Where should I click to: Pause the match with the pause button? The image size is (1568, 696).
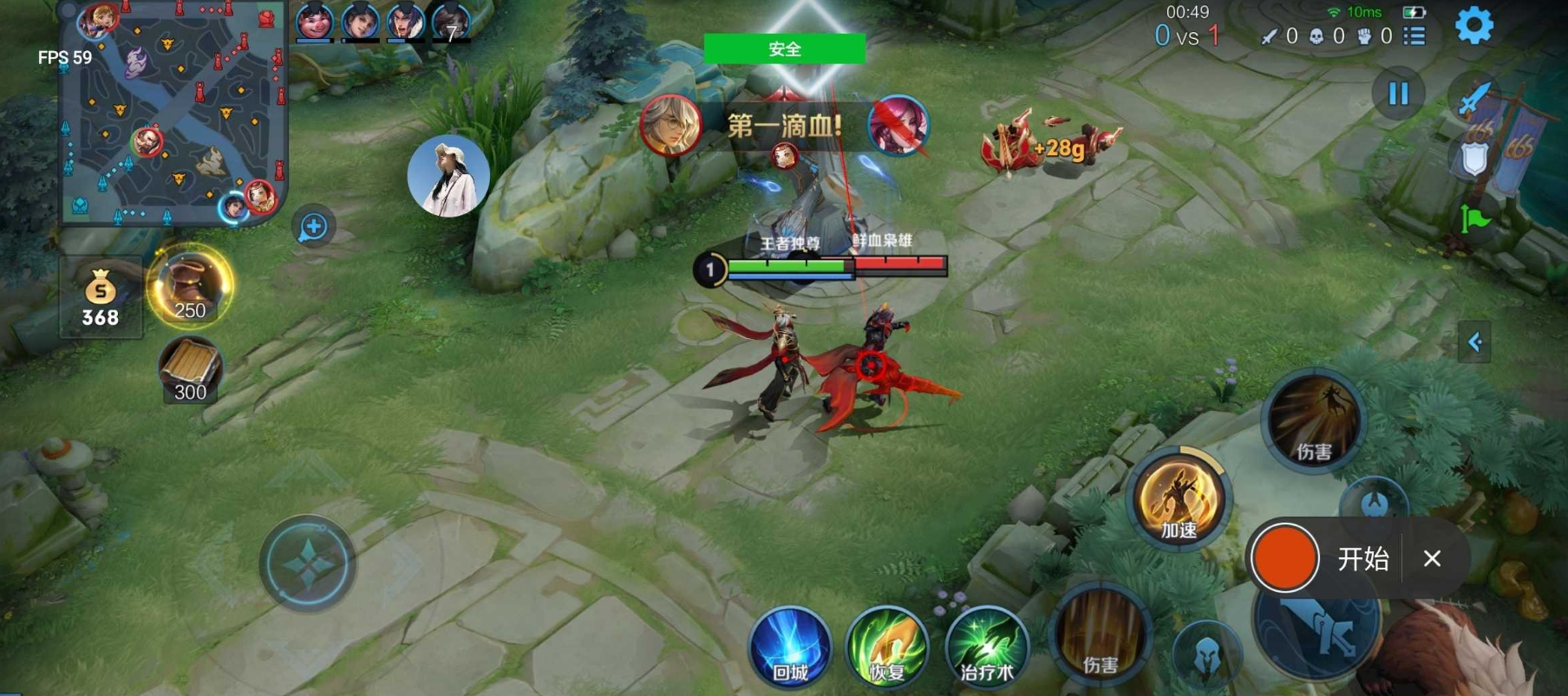click(1398, 94)
